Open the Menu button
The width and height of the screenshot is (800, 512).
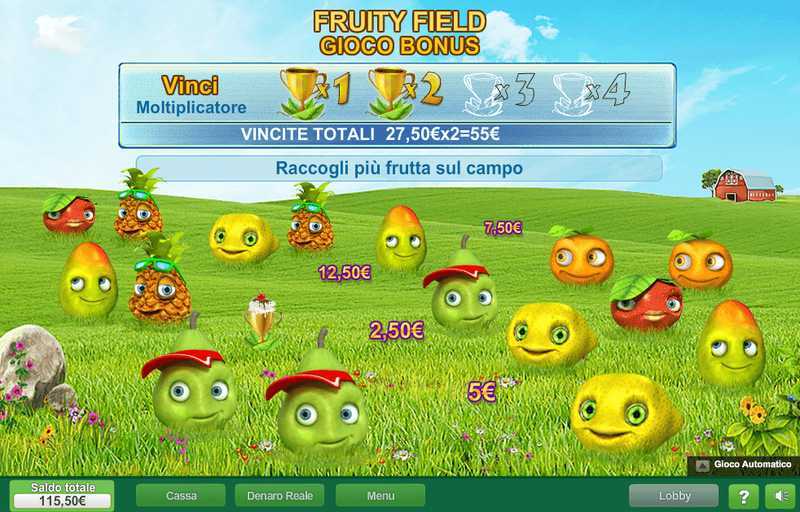pos(380,496)
